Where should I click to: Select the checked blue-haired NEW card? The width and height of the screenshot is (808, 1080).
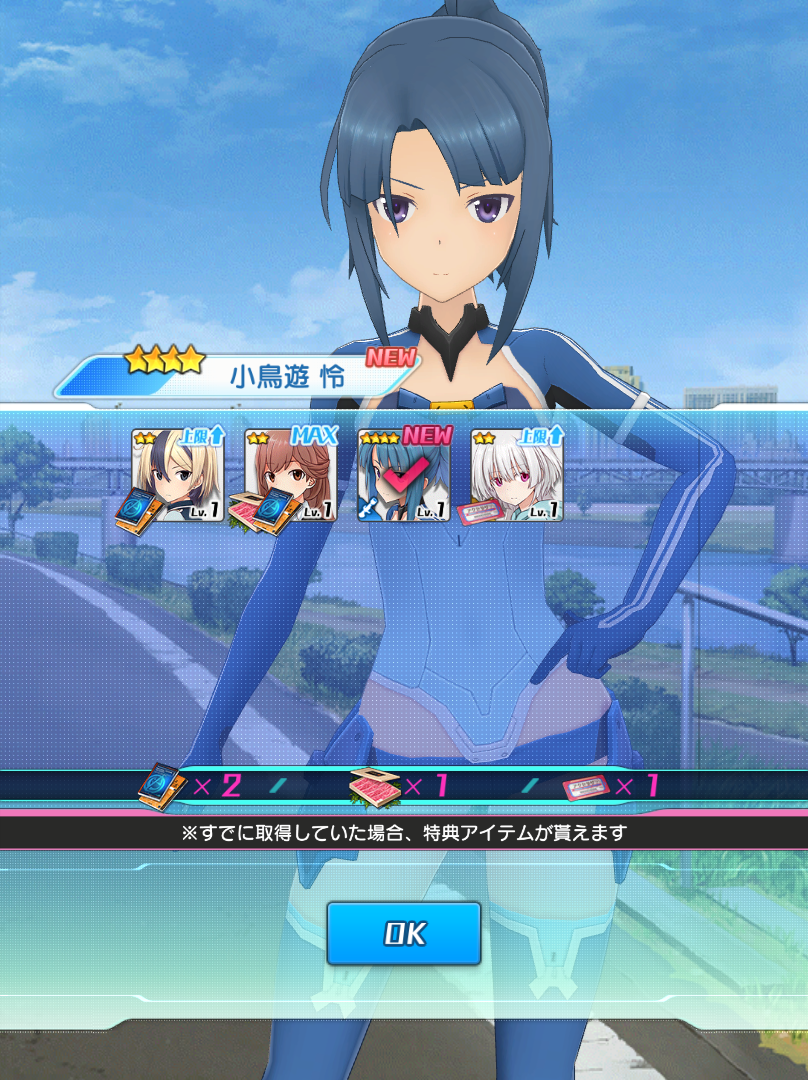pyautogui.click(x=403, y=476)
